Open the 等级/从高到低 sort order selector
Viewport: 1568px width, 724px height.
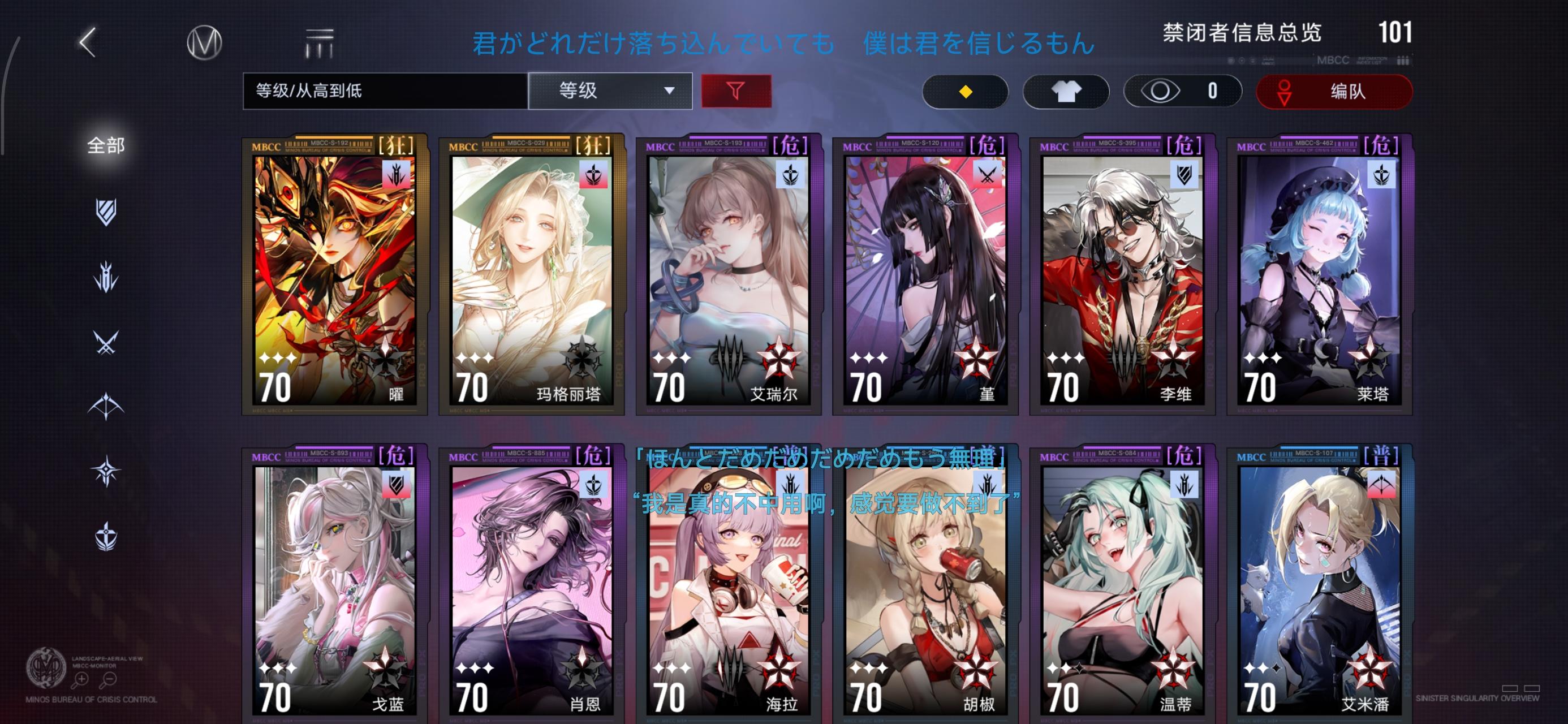(384, 90)
